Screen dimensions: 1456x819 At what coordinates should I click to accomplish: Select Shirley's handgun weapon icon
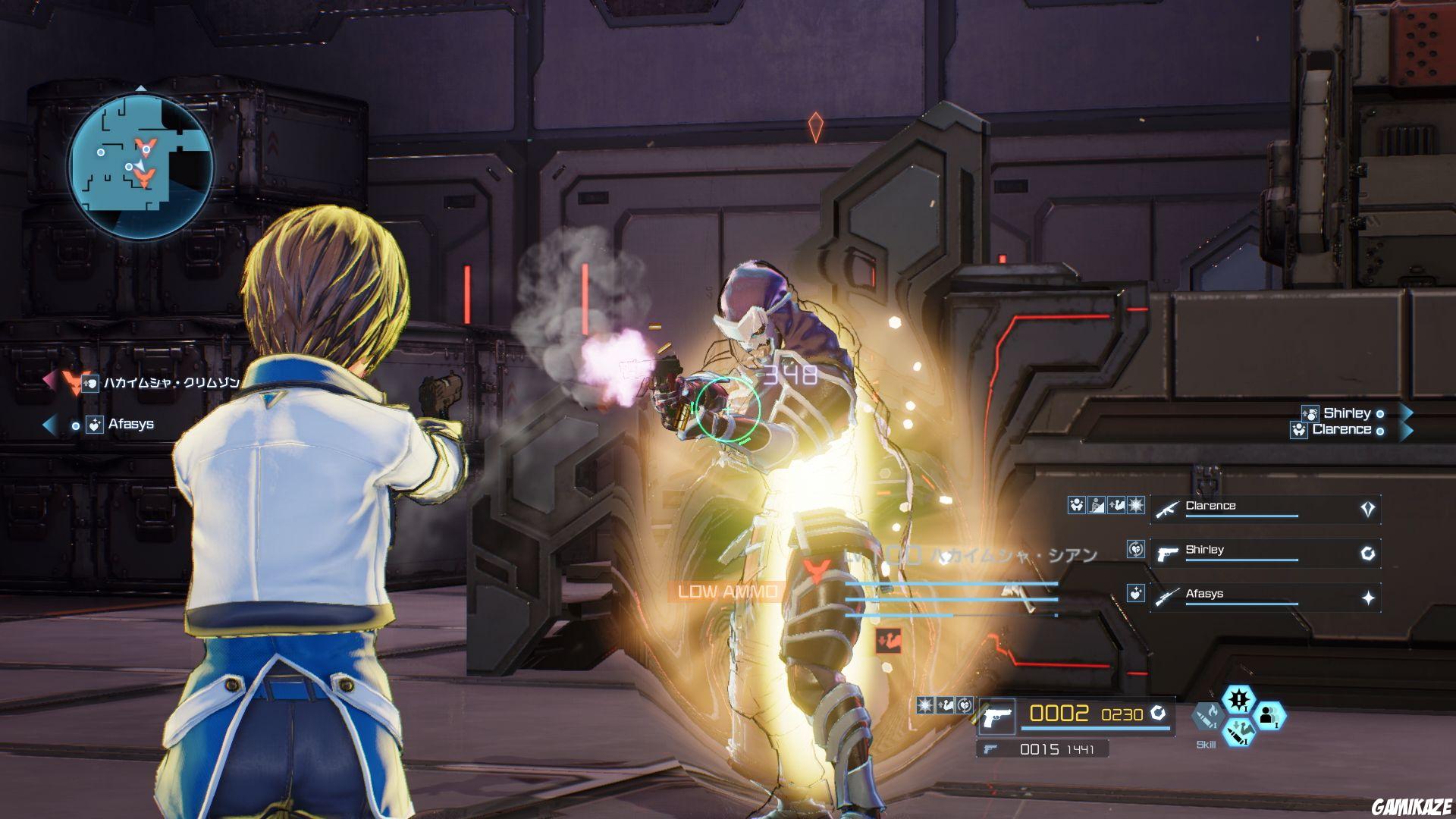click(1167, 554)
